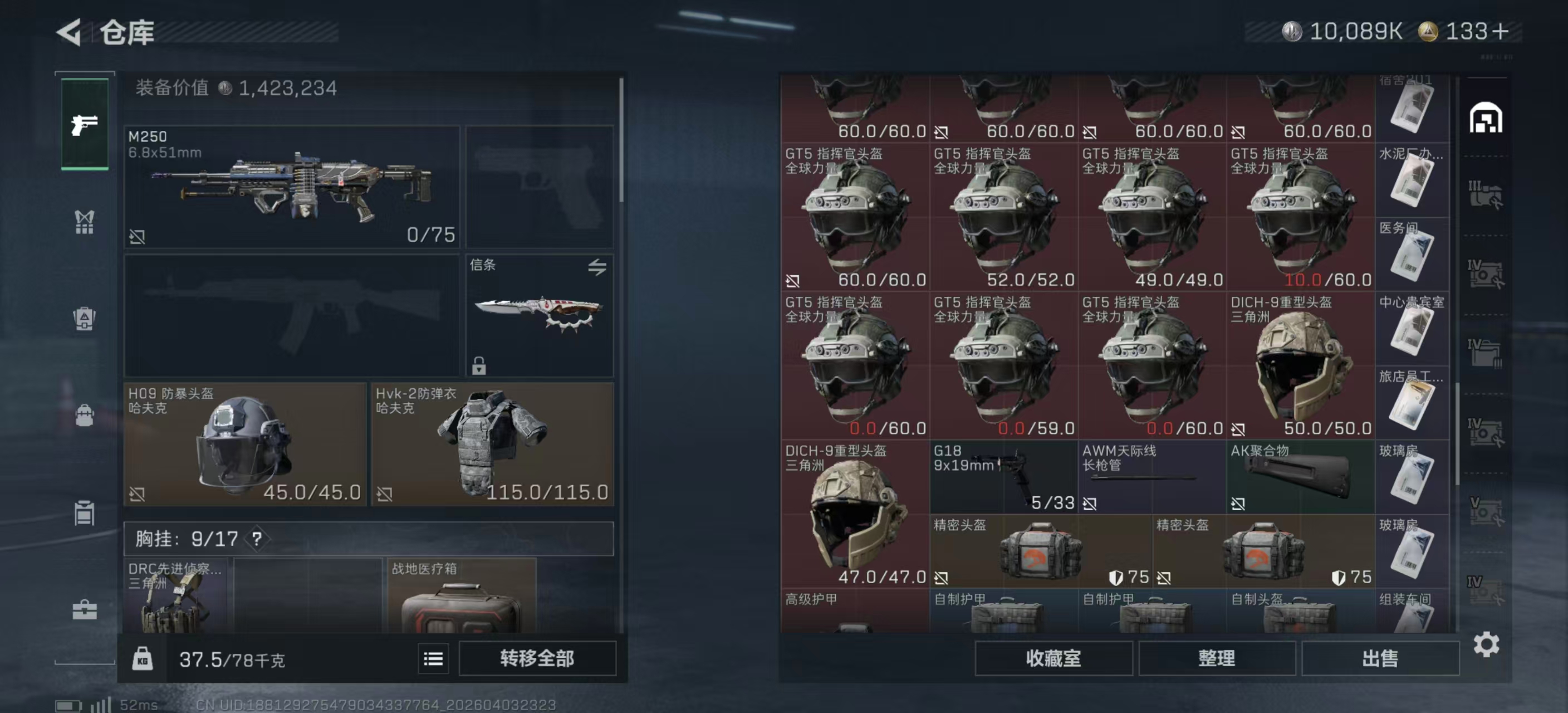
Task: Select the Hvk-2 body armor slot
Action: click(492, 444)
